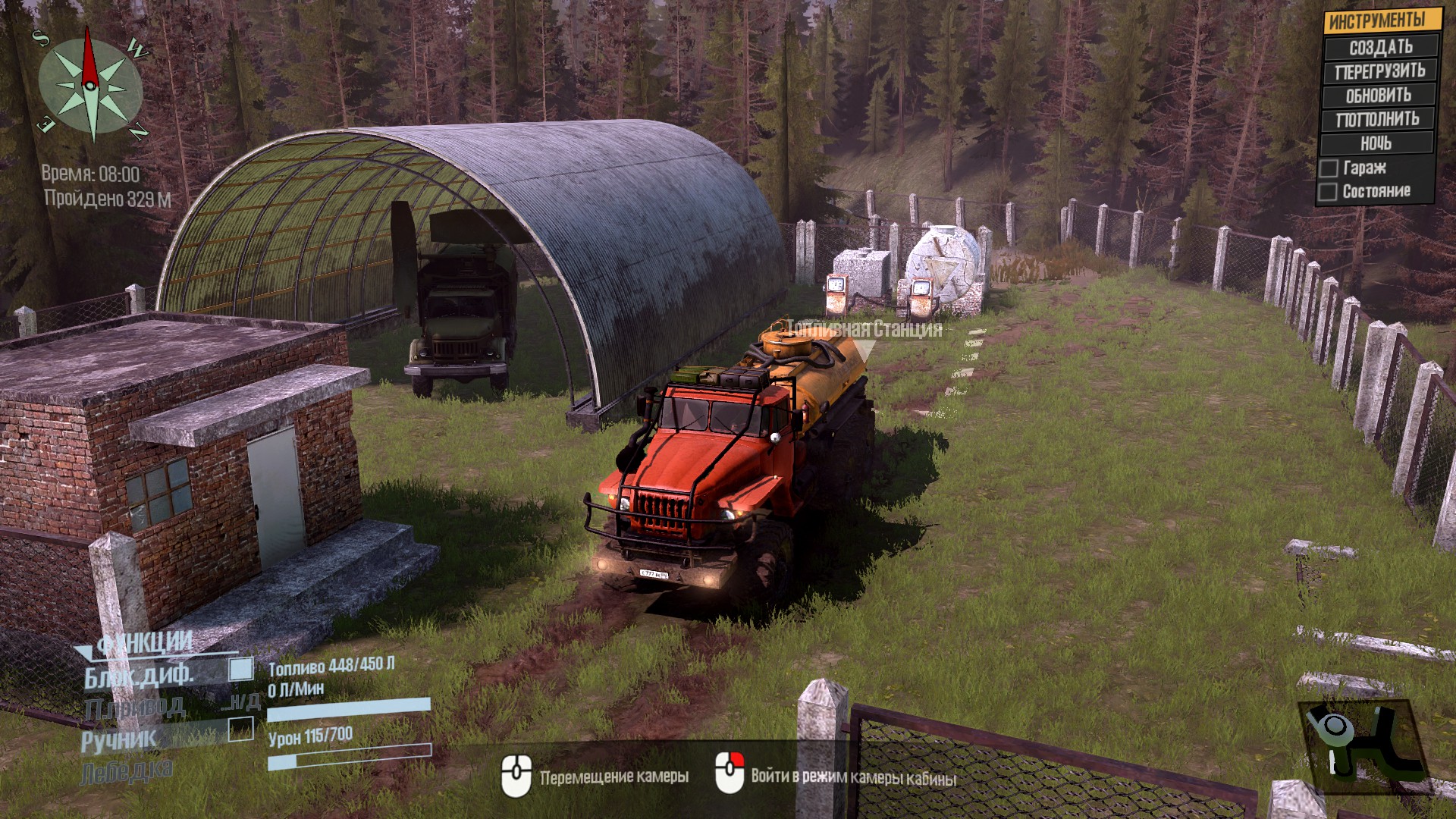
Task: Select the Обновить button
Action: point(1379,96)
